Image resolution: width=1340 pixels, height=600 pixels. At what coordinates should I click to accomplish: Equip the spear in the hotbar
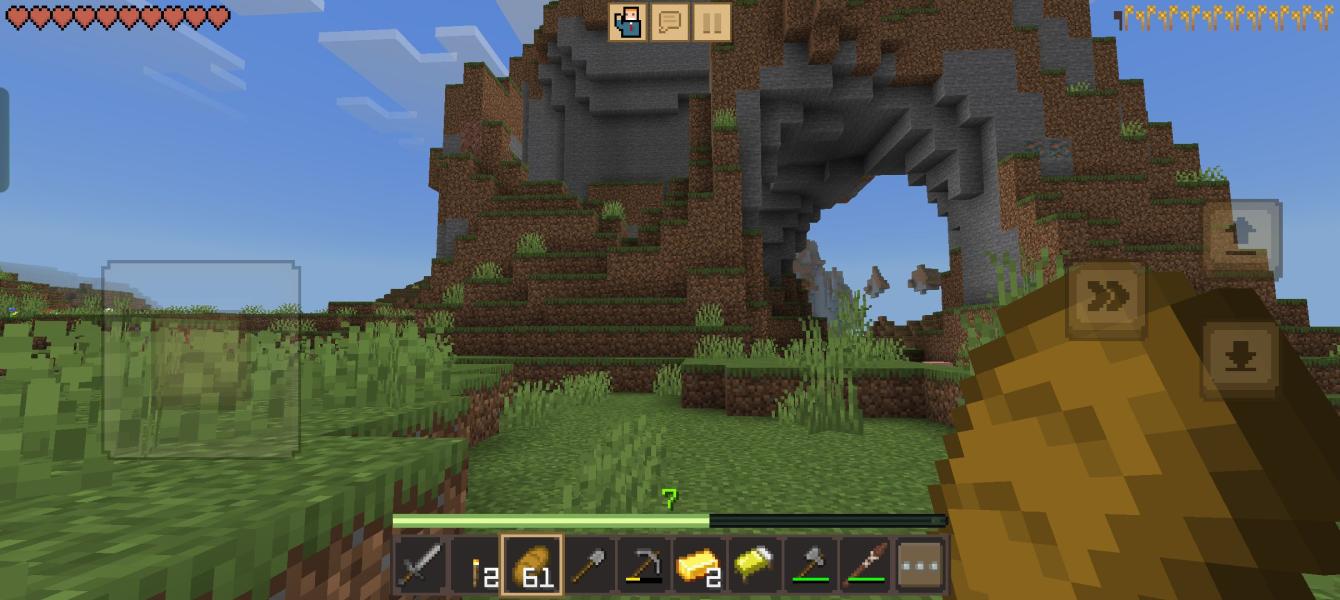coord(864,567)
